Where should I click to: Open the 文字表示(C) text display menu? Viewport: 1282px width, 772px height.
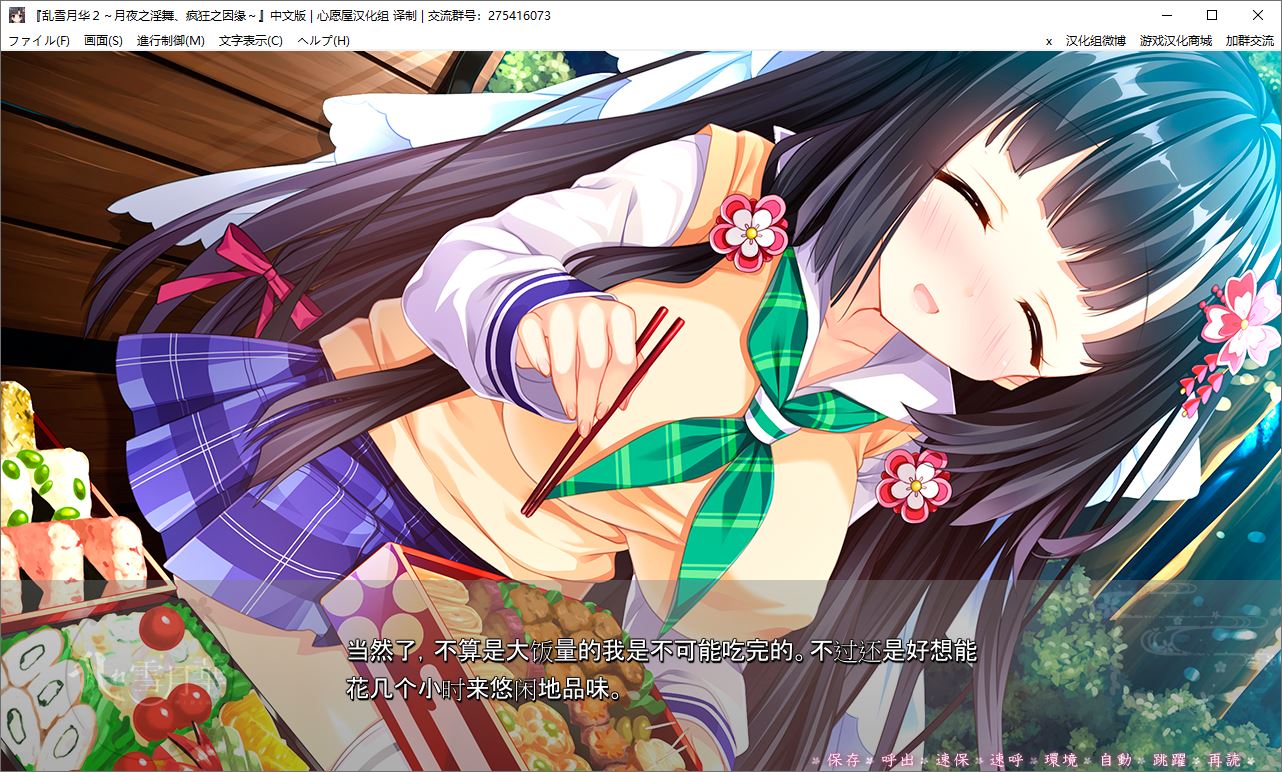[x=251, y=41]
